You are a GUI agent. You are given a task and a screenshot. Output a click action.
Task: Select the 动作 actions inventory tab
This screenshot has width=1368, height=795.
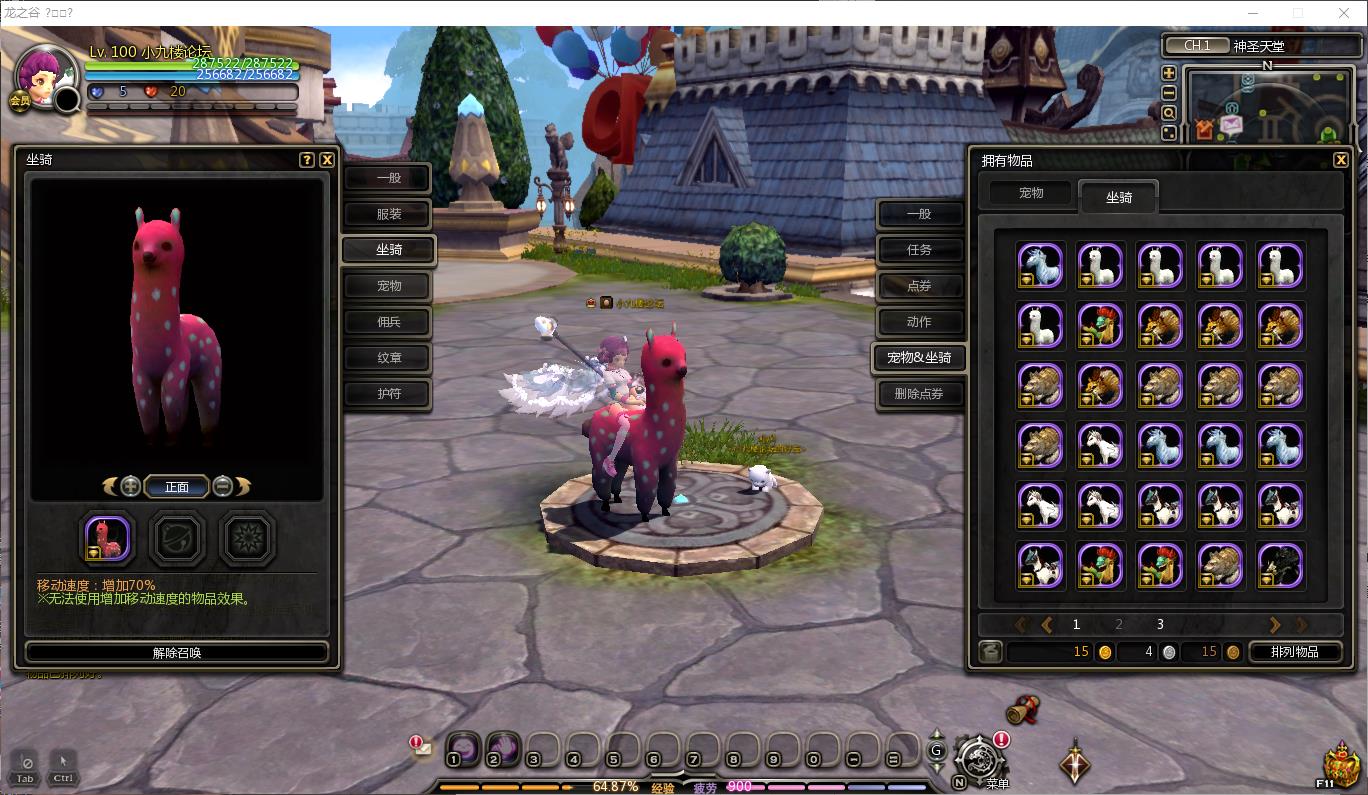919,322
